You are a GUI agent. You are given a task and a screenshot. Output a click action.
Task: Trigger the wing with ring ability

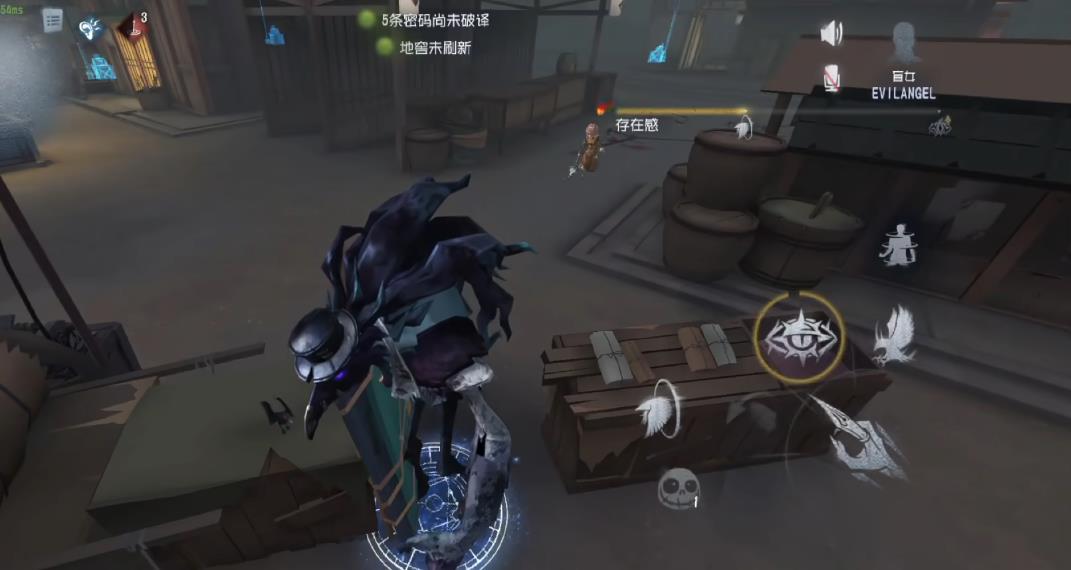pyautogui.click(x=659, y=412)
